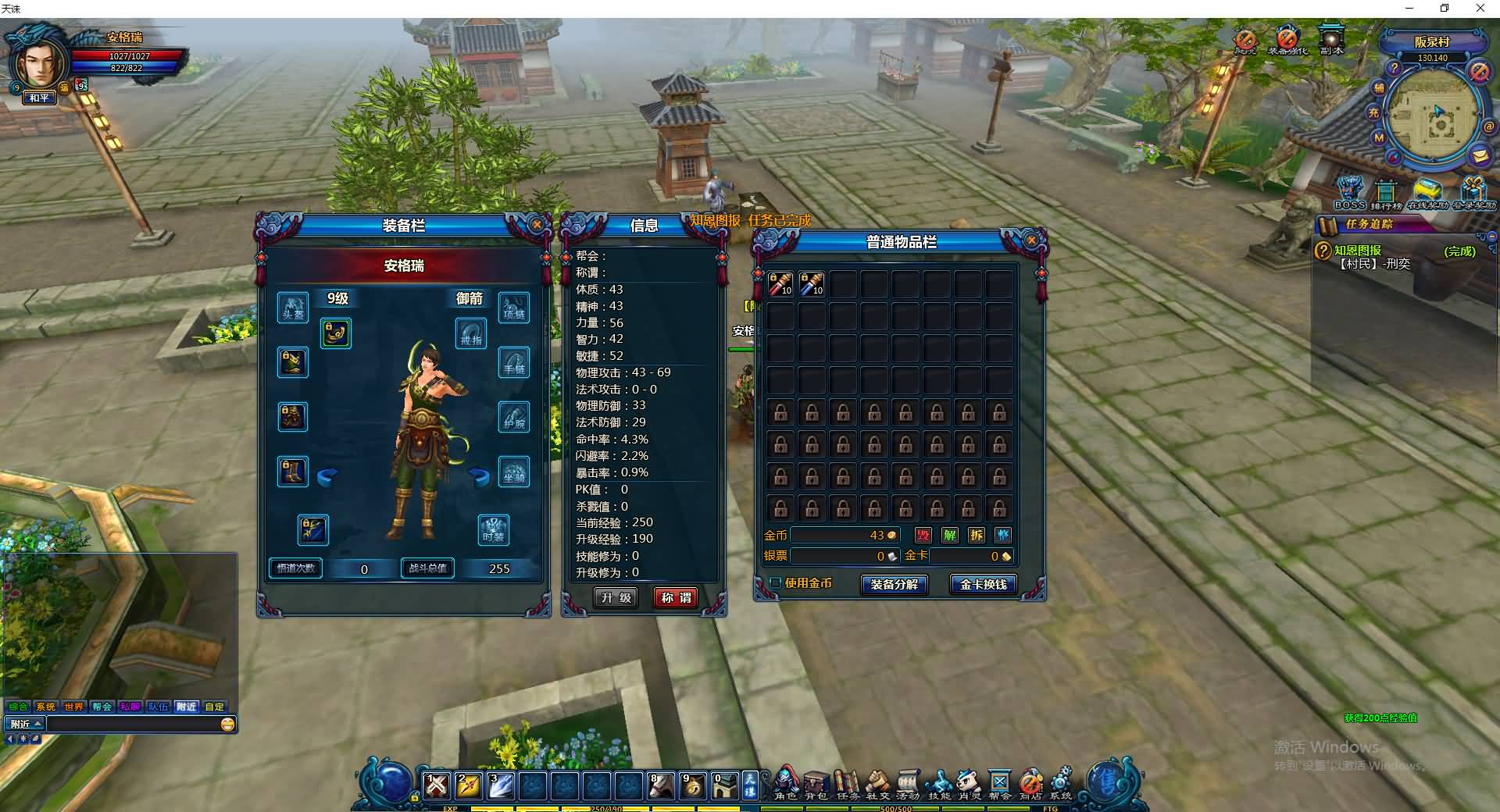Toggle the 使用金币 checkbox

[x=776, y=583]
